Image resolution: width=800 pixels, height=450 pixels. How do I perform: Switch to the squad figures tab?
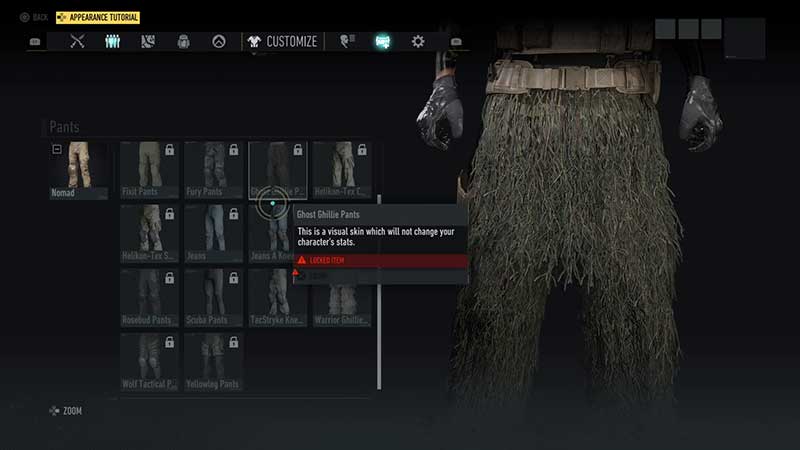pyautogui.click(x=113, y=41)
